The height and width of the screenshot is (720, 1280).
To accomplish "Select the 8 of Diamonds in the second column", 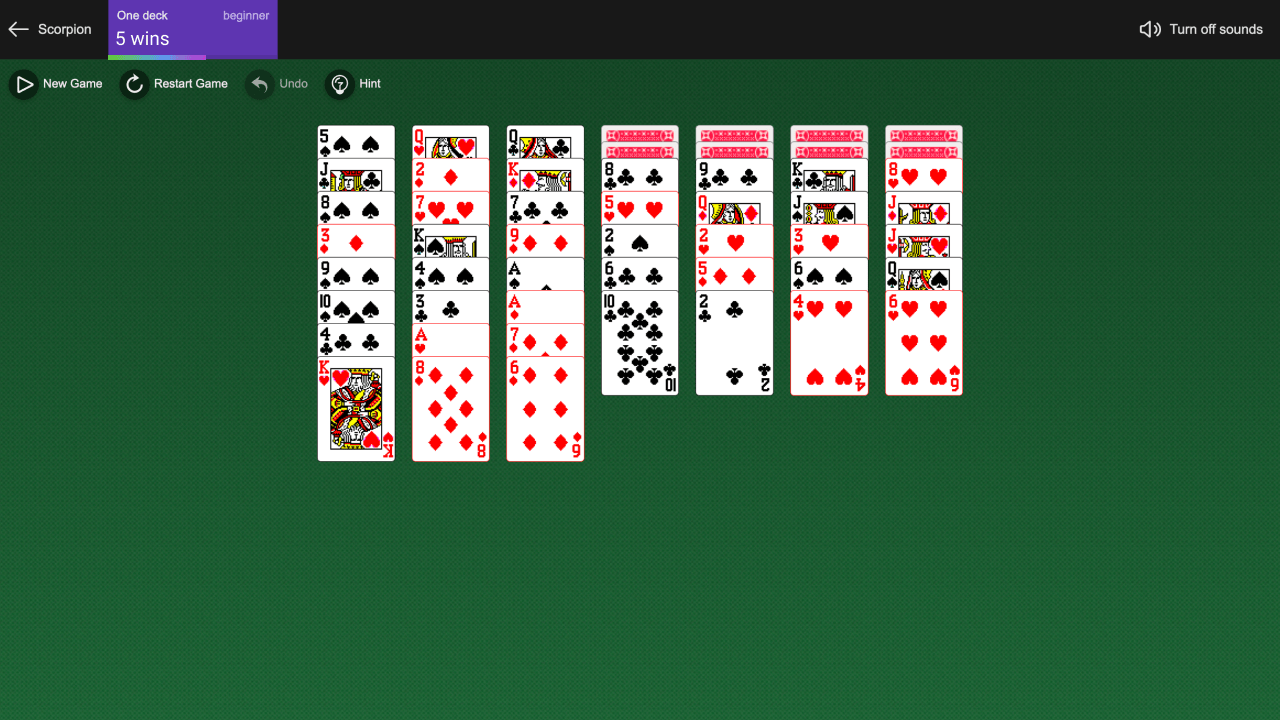I will (450, 410).
